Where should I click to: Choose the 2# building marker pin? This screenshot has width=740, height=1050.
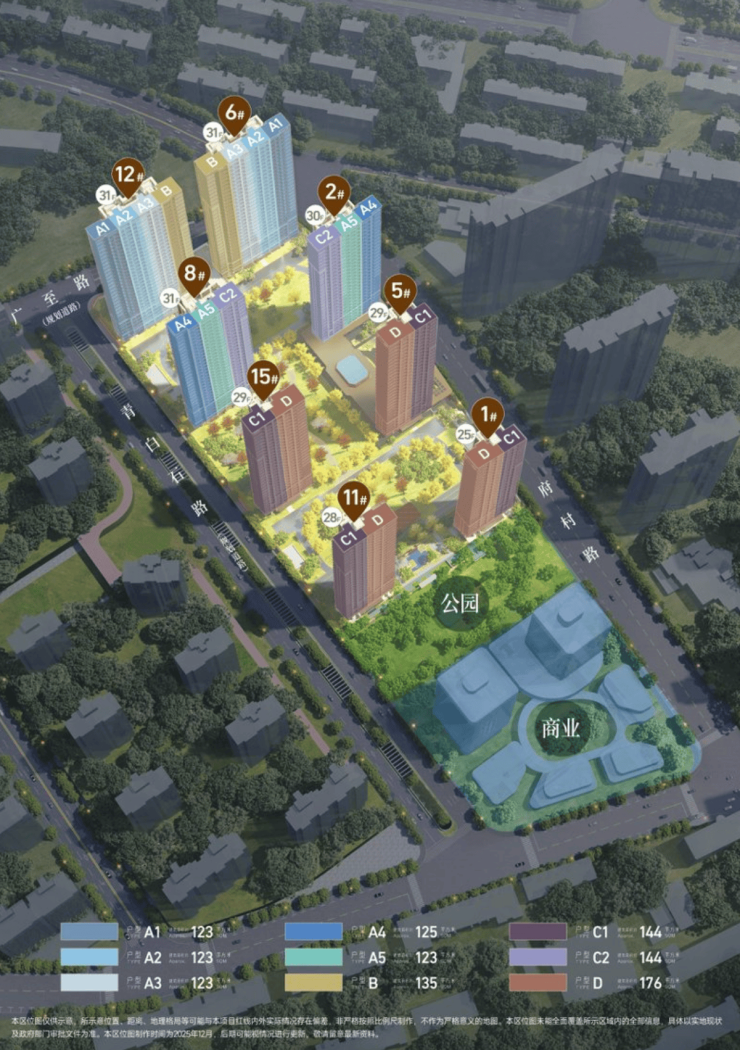coord(334,193)
